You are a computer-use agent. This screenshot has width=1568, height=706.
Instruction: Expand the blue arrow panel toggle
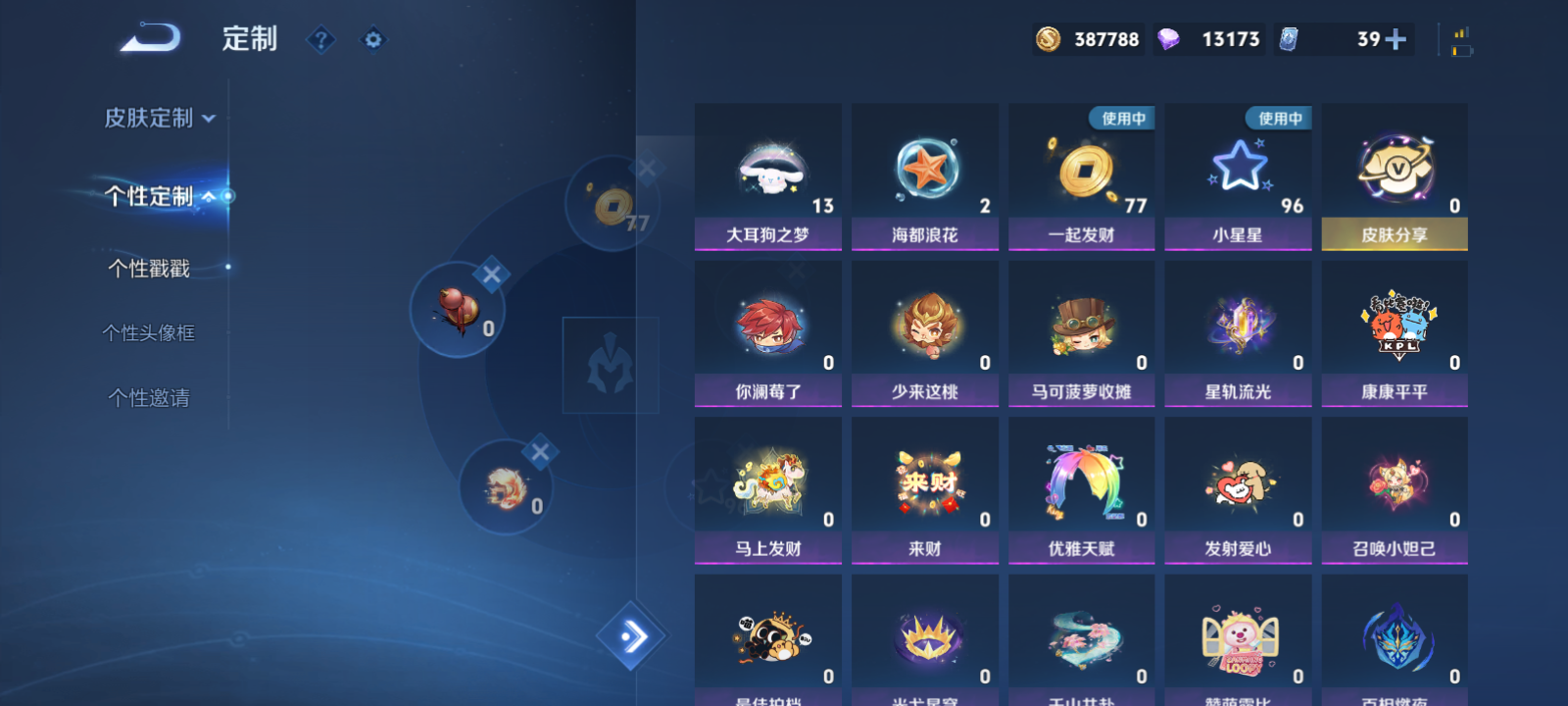pyautogui.click(x=632, y=637)
